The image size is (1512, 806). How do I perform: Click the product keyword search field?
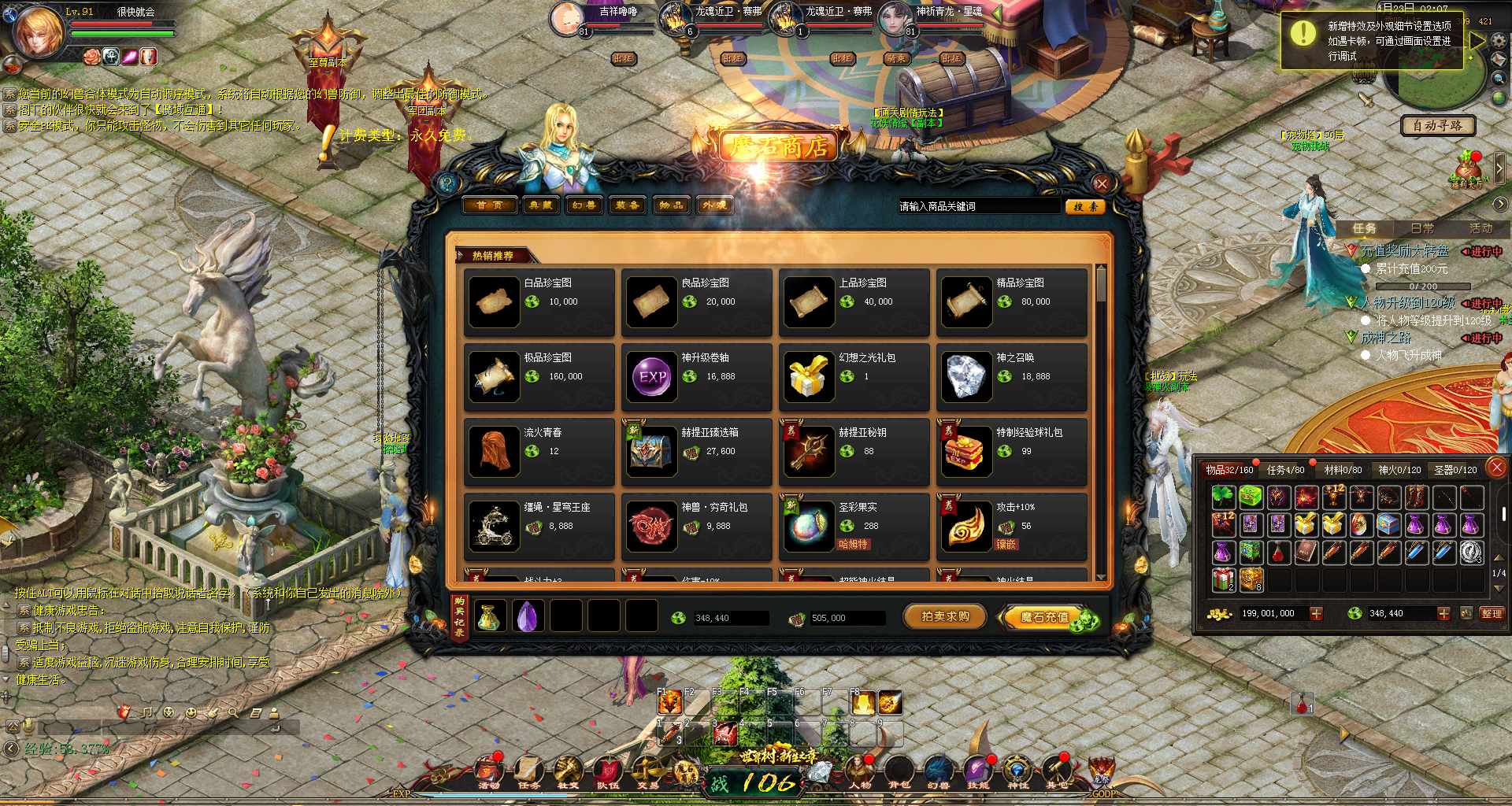pyautogui.click(x=979, y=206)
